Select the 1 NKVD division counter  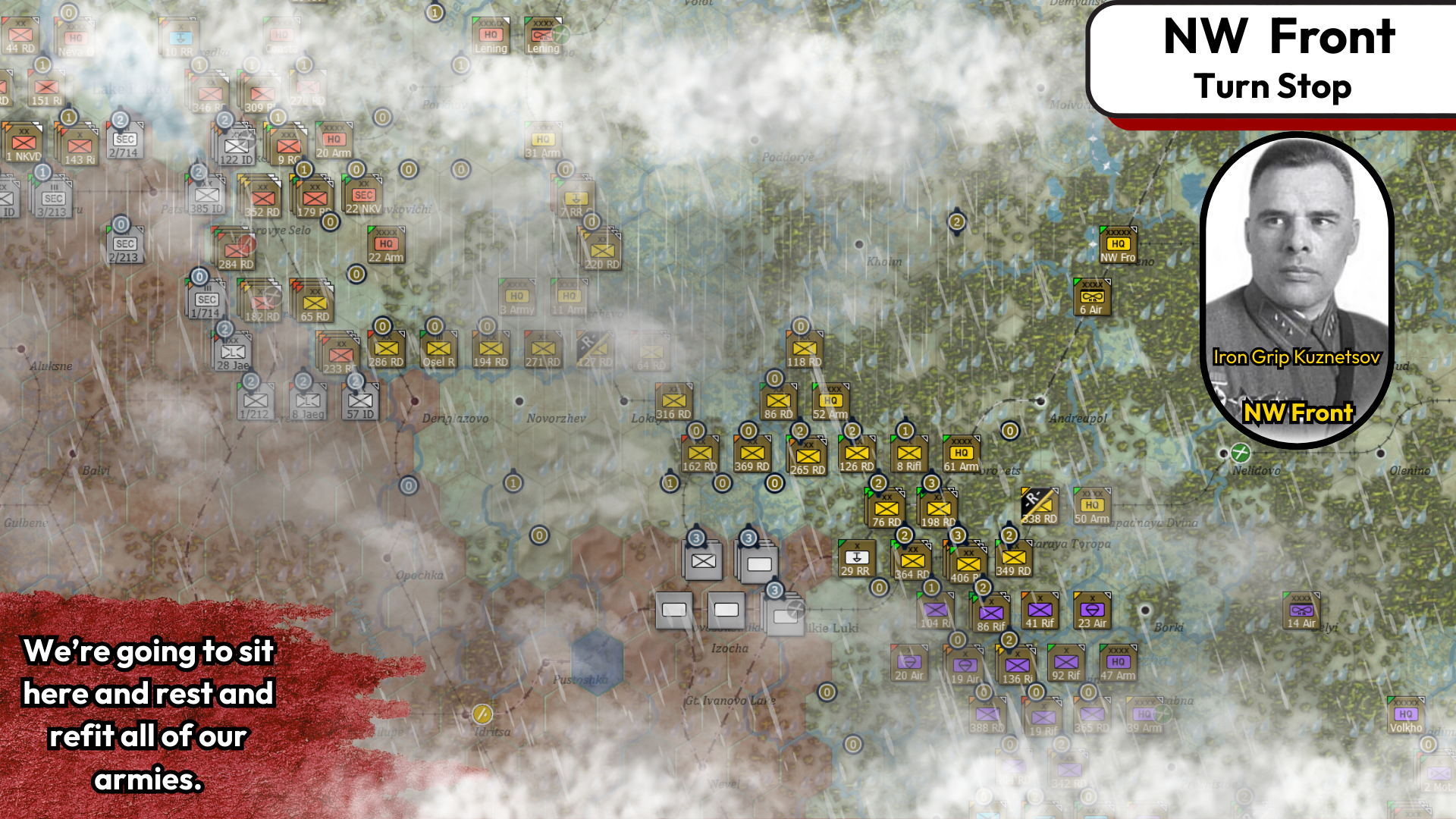coord(24,143)
